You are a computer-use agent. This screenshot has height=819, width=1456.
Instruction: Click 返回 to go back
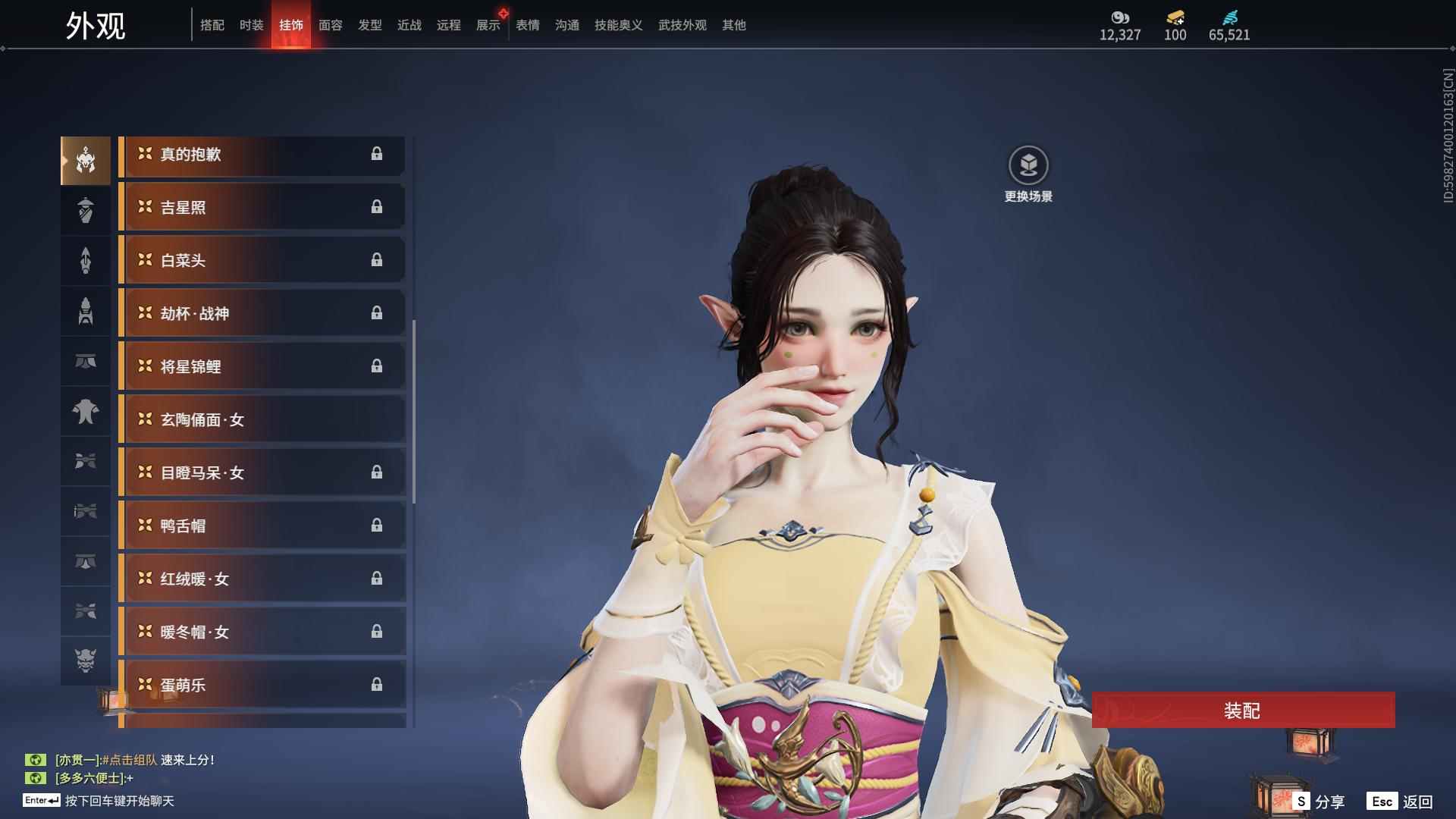(1401, 802)
